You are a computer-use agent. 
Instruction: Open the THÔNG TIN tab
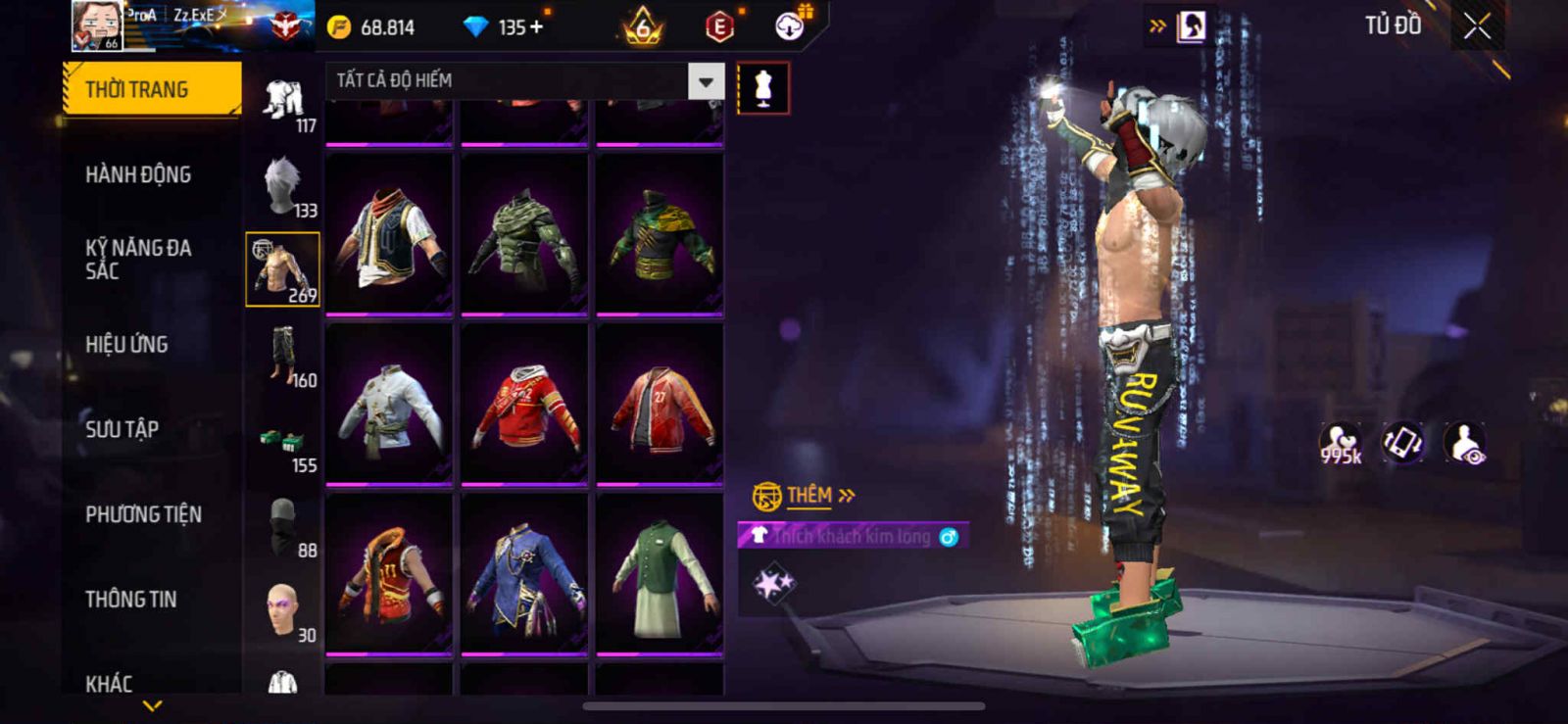(x=130, y=599)
